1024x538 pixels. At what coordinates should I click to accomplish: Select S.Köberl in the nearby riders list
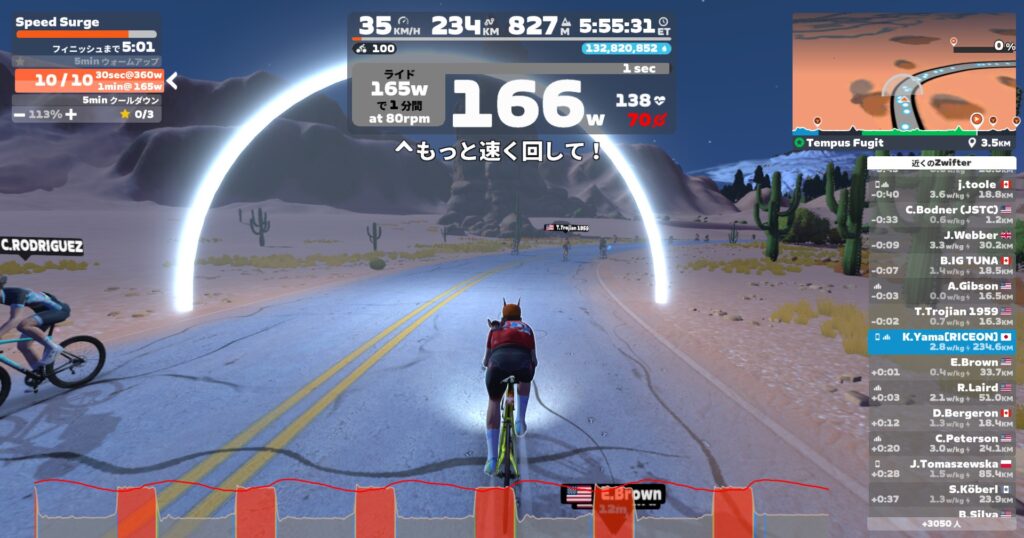942,494
